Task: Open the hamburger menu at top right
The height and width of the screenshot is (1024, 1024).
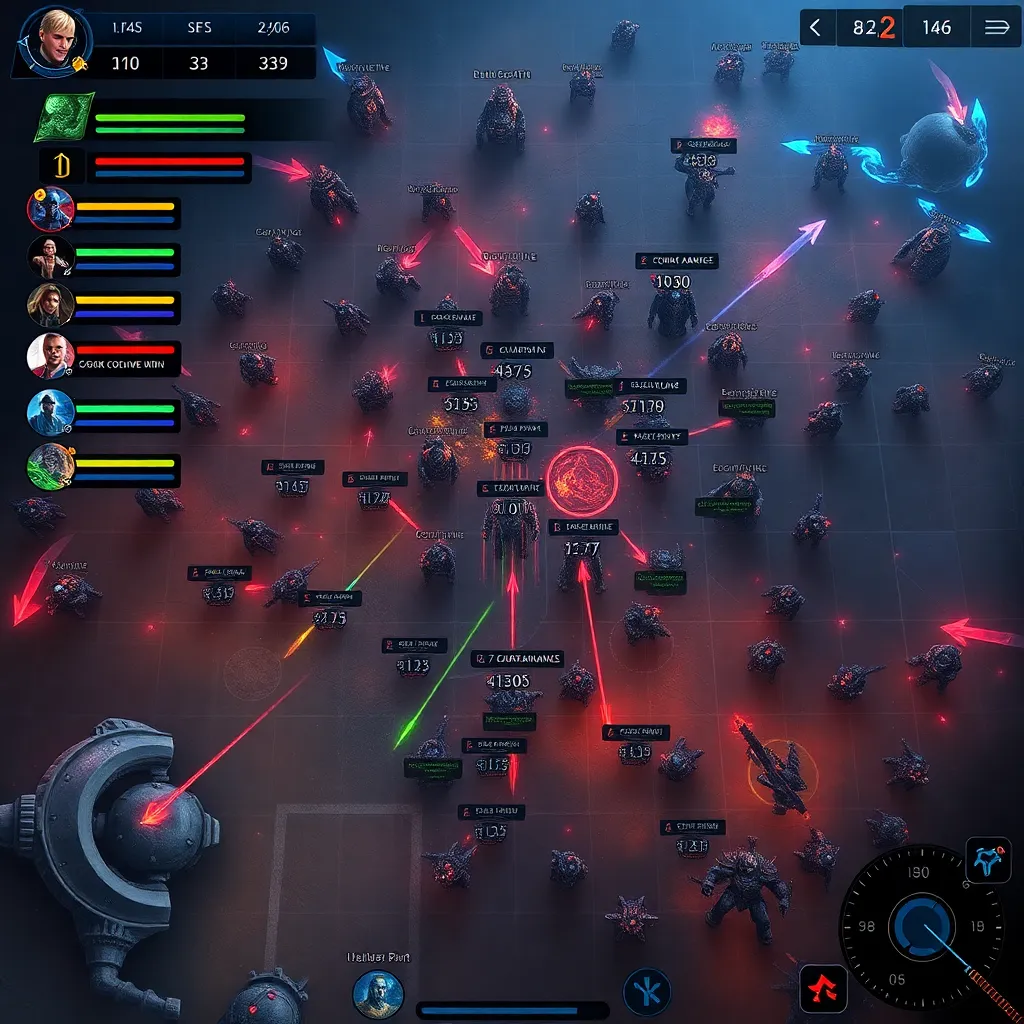Action: point(996,28)
